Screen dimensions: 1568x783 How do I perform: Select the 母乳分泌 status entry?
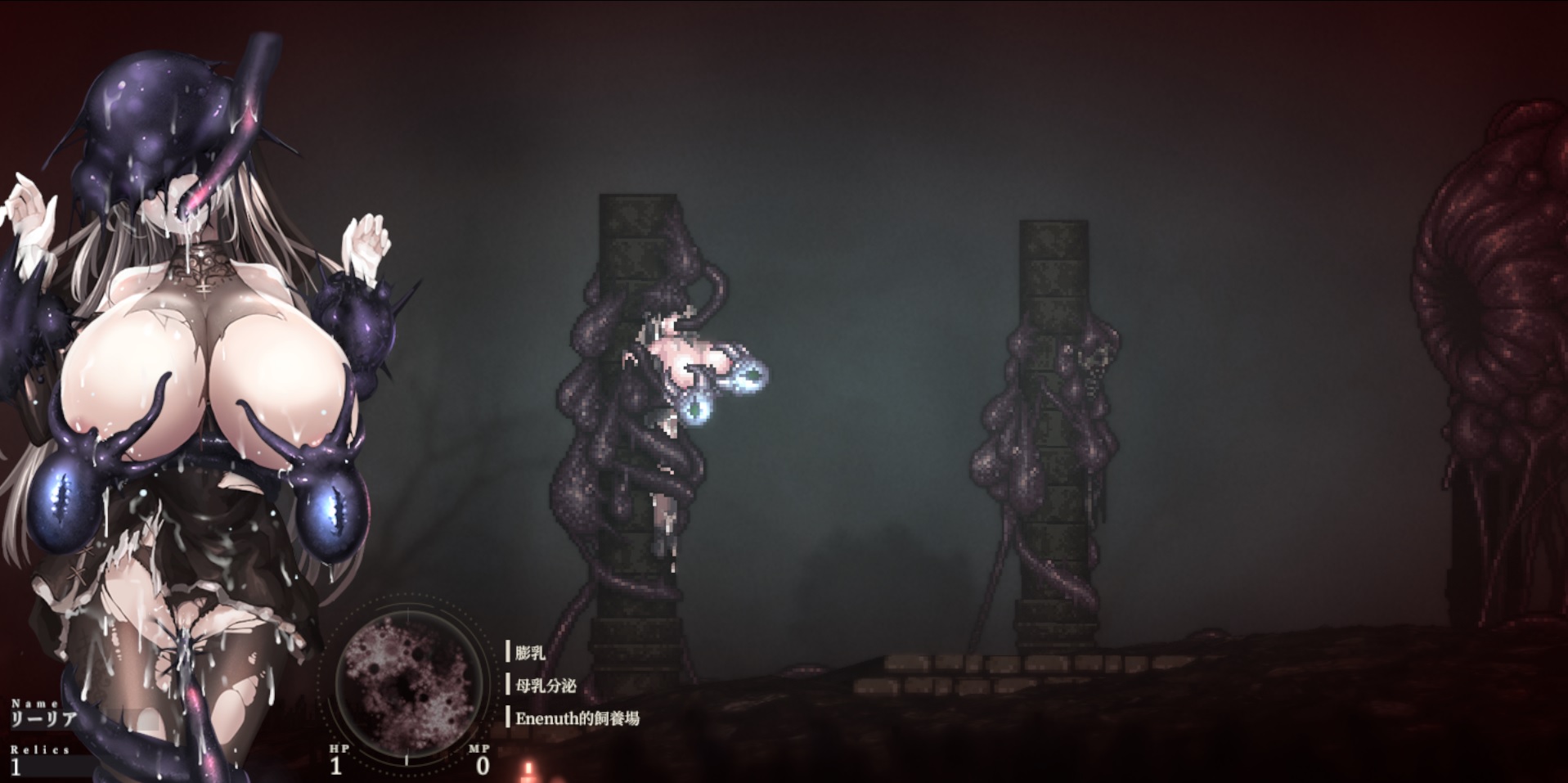545,686
